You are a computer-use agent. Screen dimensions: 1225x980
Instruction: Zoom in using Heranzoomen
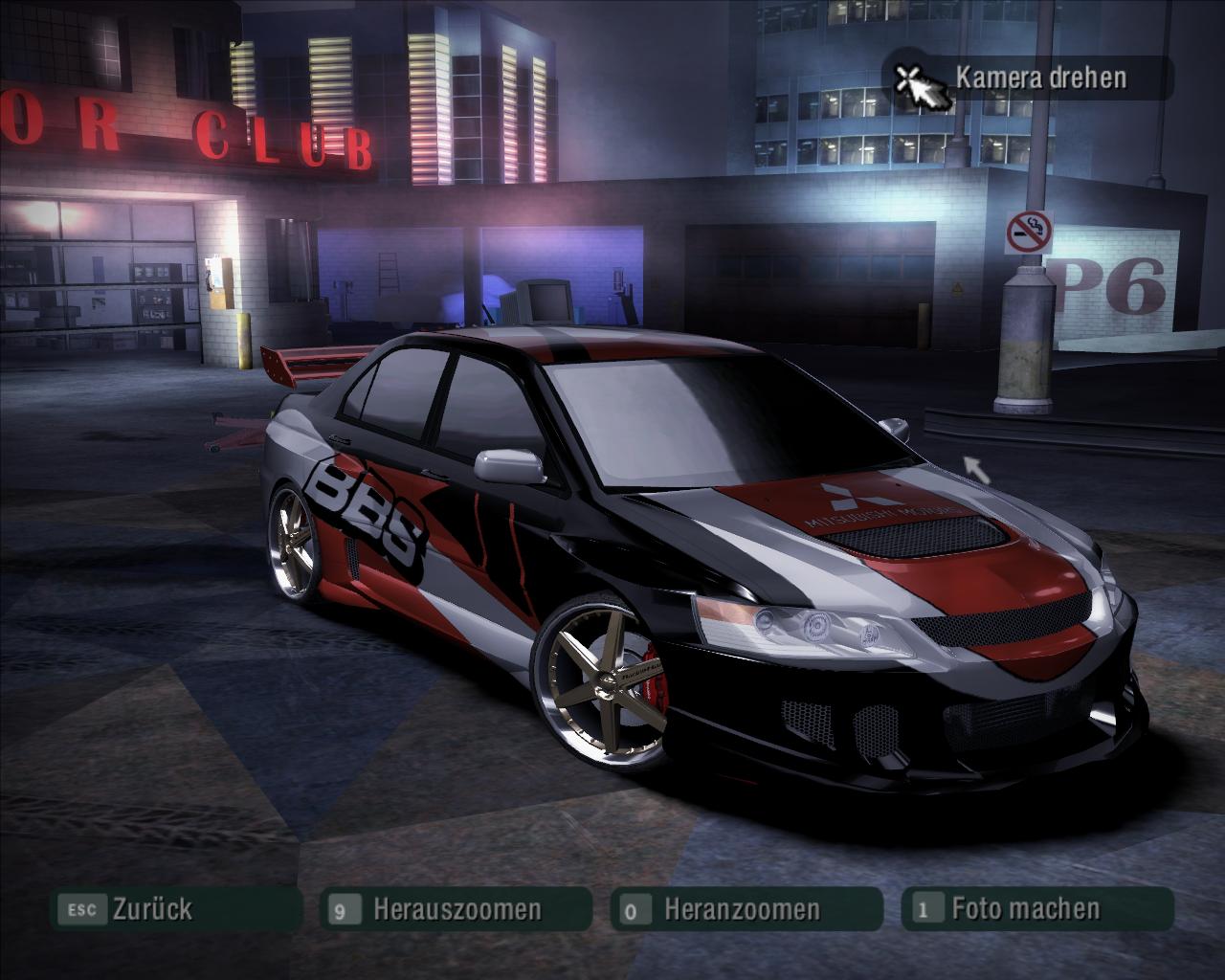(742, 909)
